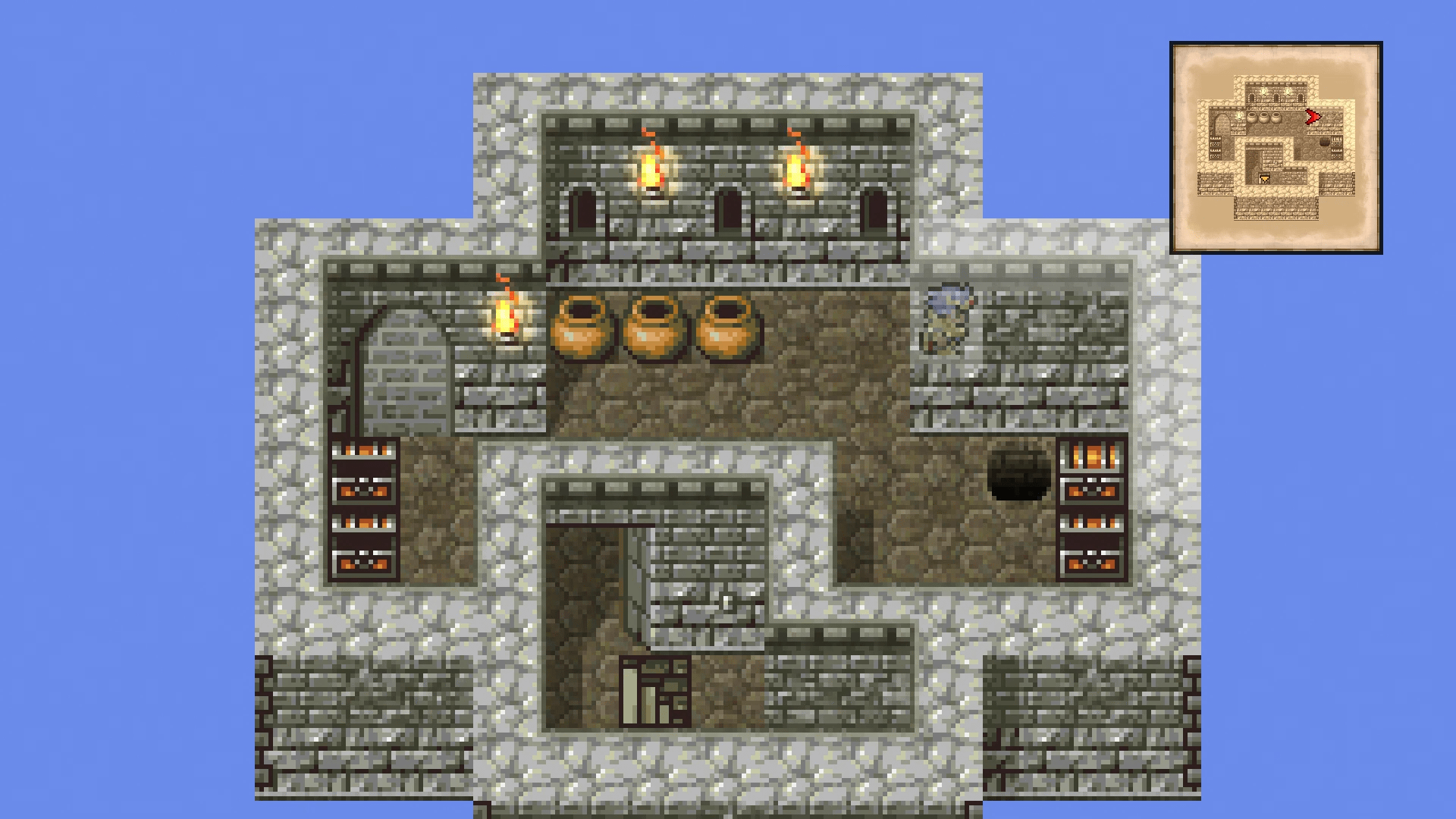Select the yellow chest marker on the minimap
The height and width of the screenshot is (819, 1456).
[1265, 178]
